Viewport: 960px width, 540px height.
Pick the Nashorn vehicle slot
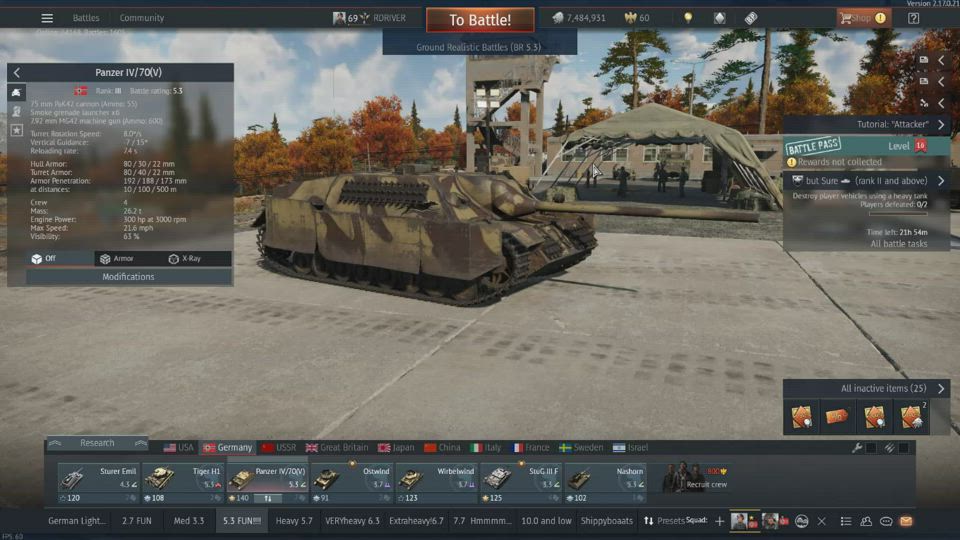[x=604, y=478]
